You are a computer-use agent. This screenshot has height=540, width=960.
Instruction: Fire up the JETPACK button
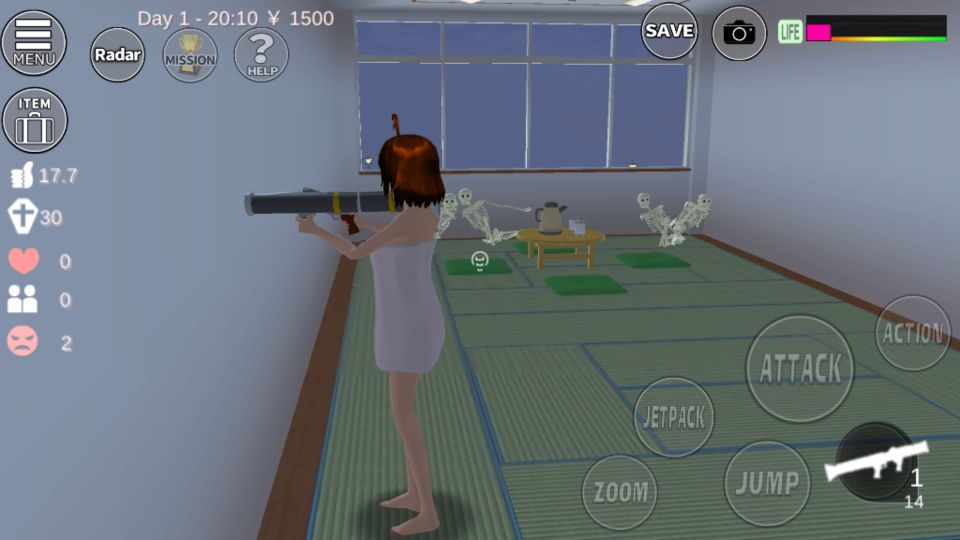coord(675,417)
